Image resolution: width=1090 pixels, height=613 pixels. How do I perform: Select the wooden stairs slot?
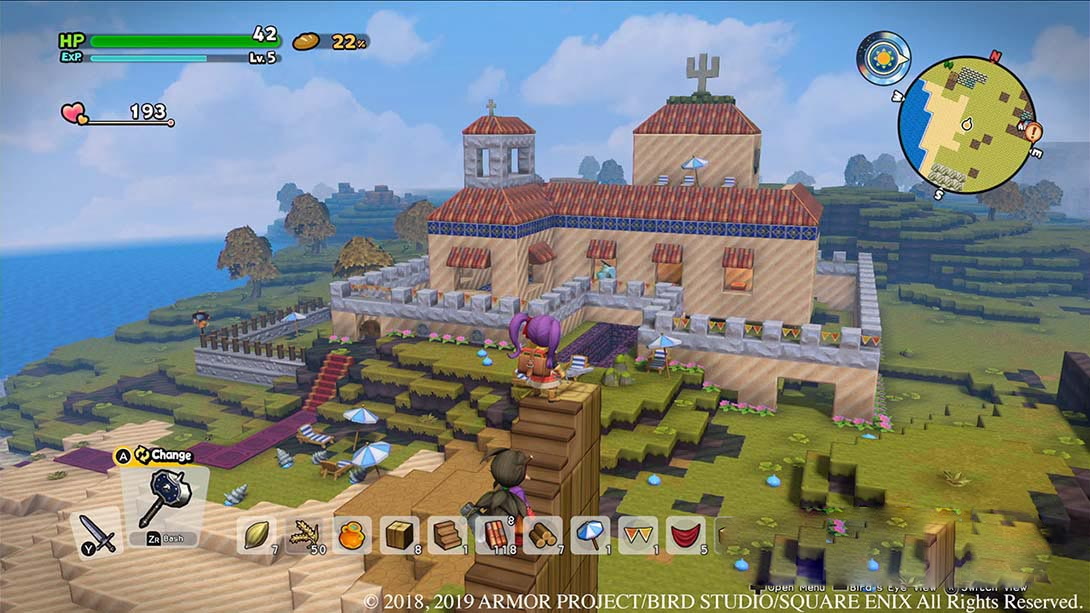pos(447,535)
